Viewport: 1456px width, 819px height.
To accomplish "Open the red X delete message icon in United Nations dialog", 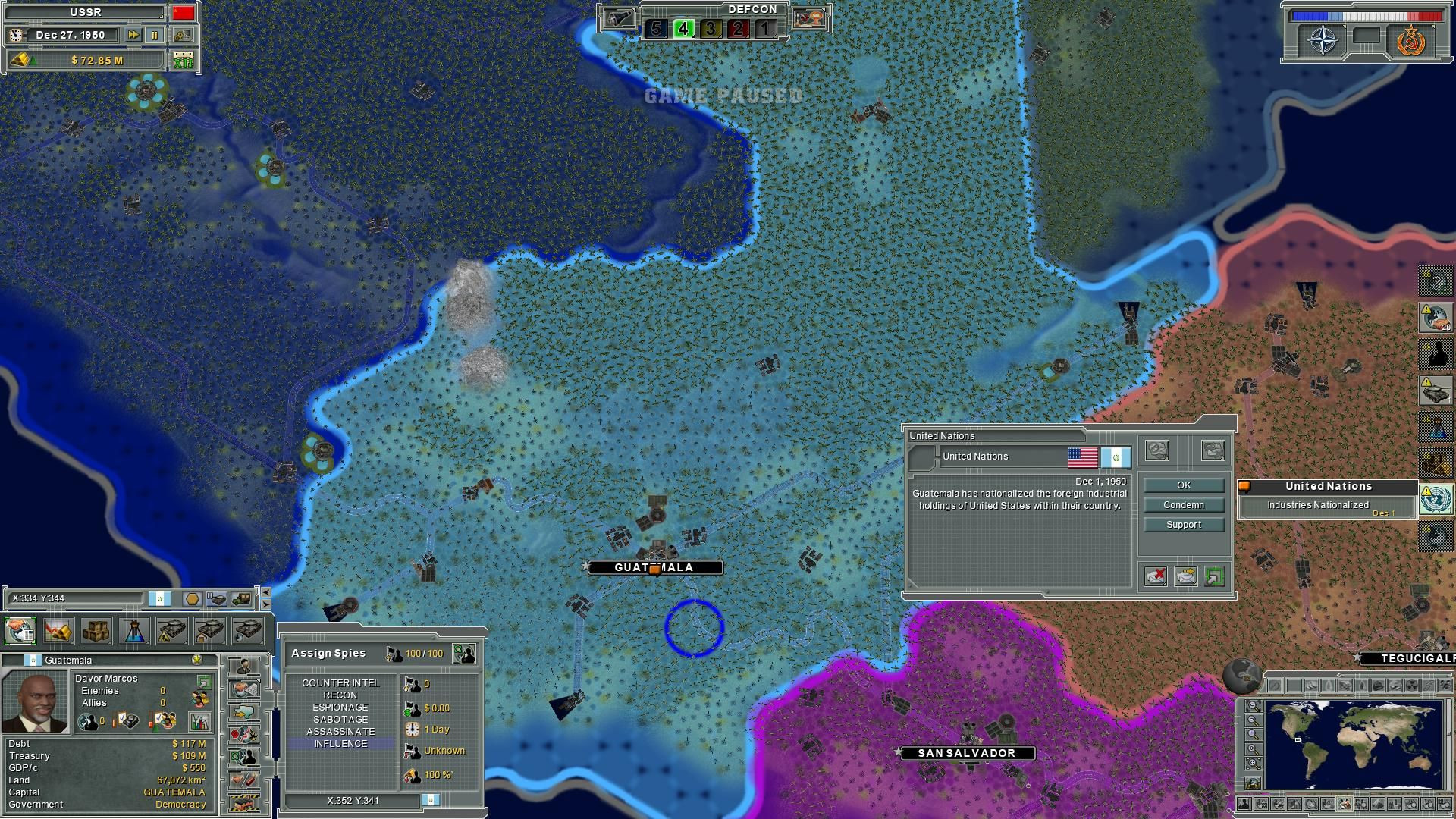I will [x=1156, y=576].
